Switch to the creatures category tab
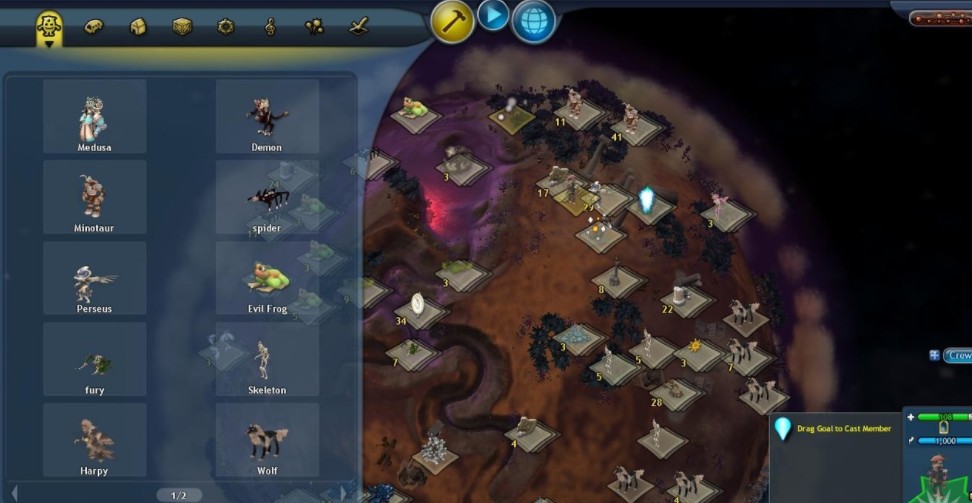Screen dimensions: 972x503 48,27
